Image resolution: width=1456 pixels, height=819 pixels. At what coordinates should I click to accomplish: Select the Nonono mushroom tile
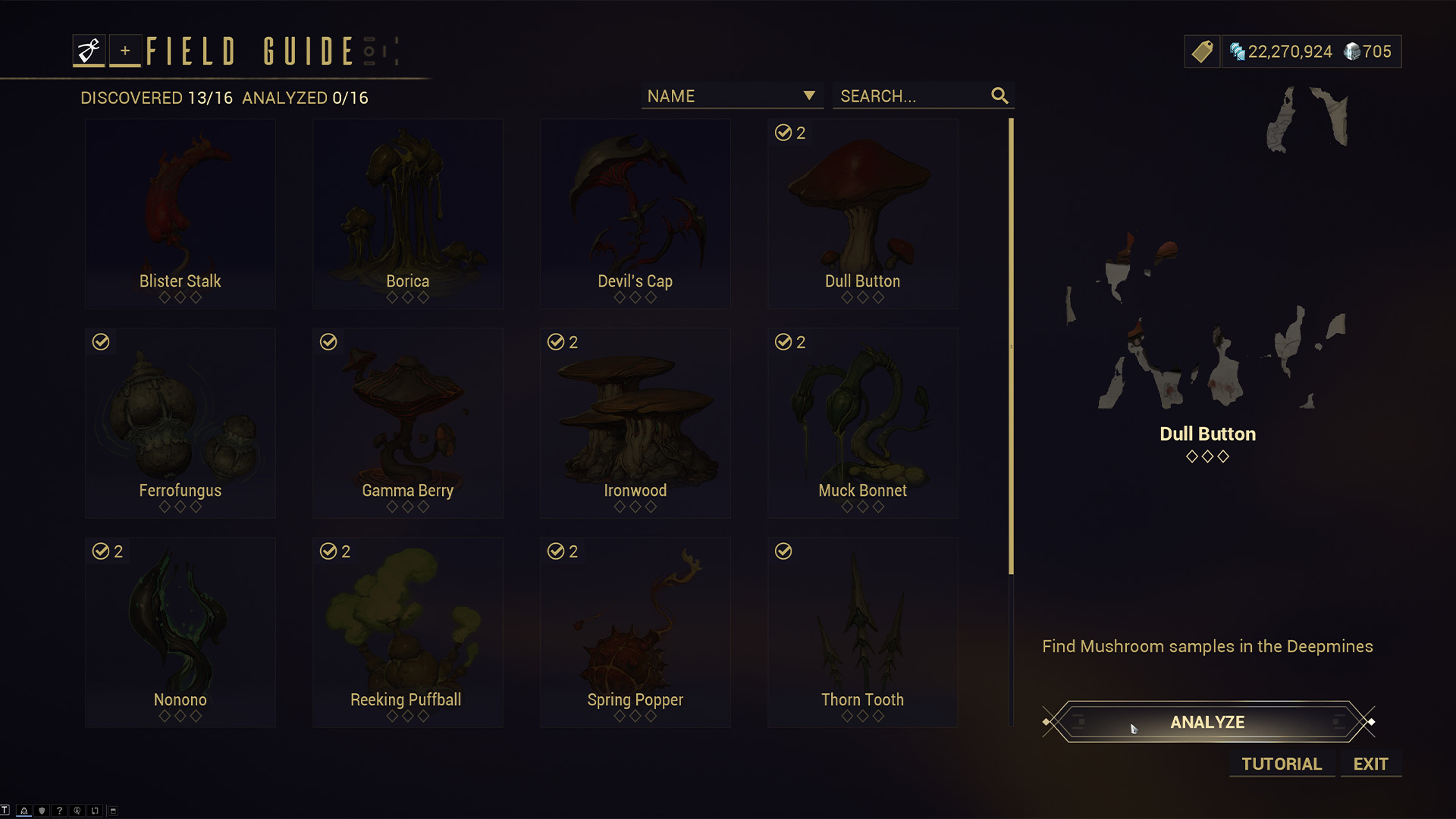point(180,632)
